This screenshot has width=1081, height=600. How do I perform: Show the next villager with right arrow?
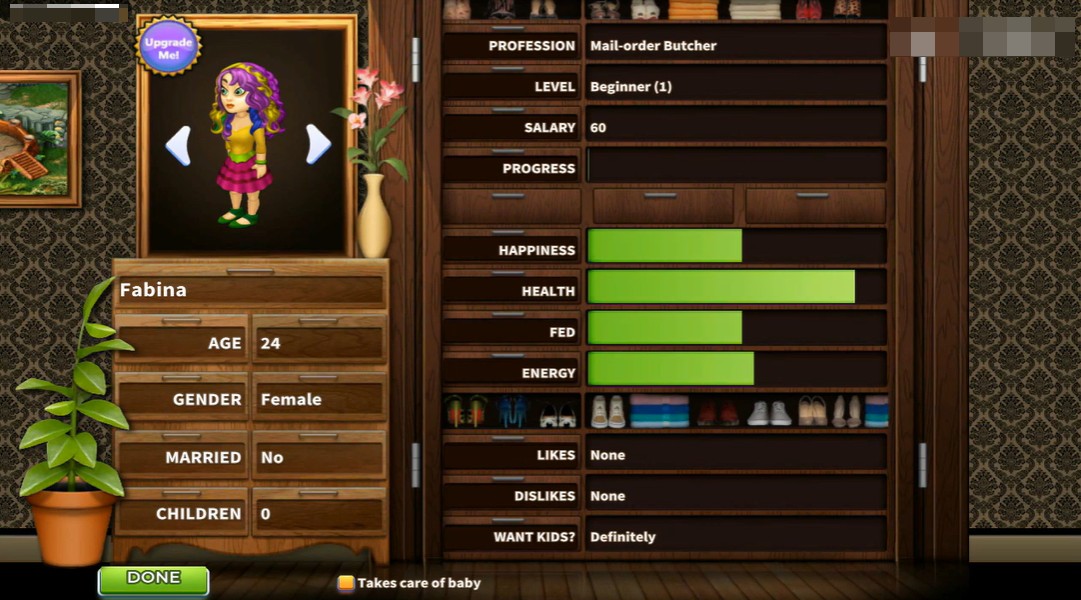pos(318,144)
